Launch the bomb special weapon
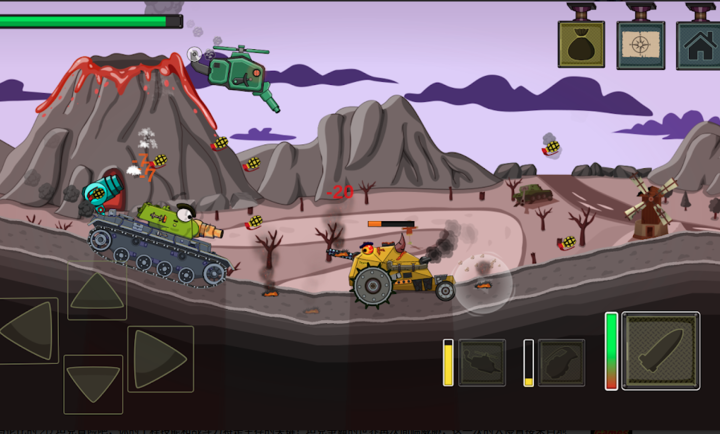The height and width of the screenshot is (434, 720). 561,362
